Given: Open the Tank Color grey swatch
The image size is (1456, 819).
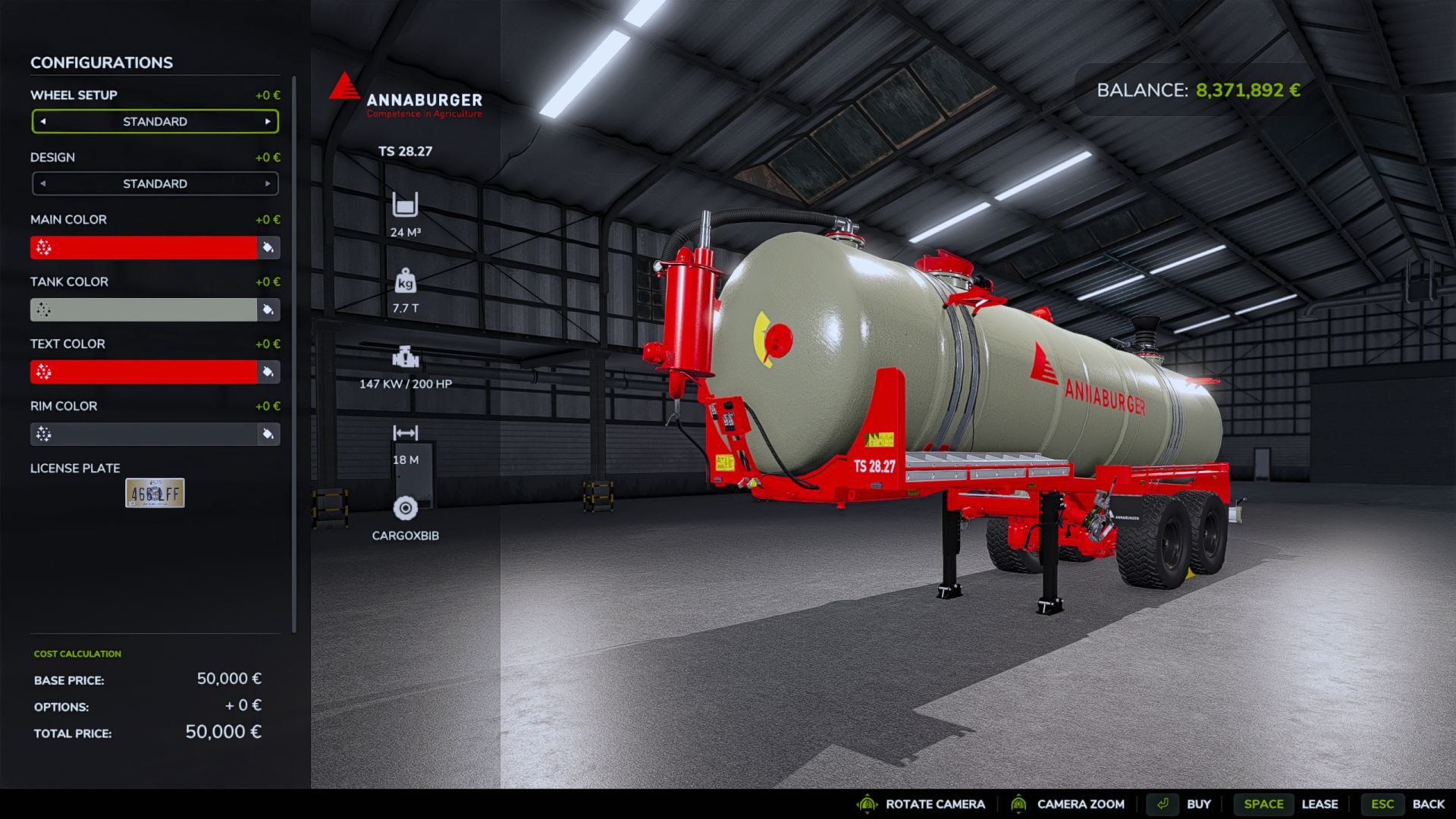Looking at the screenshot, I should pos(144,309).
